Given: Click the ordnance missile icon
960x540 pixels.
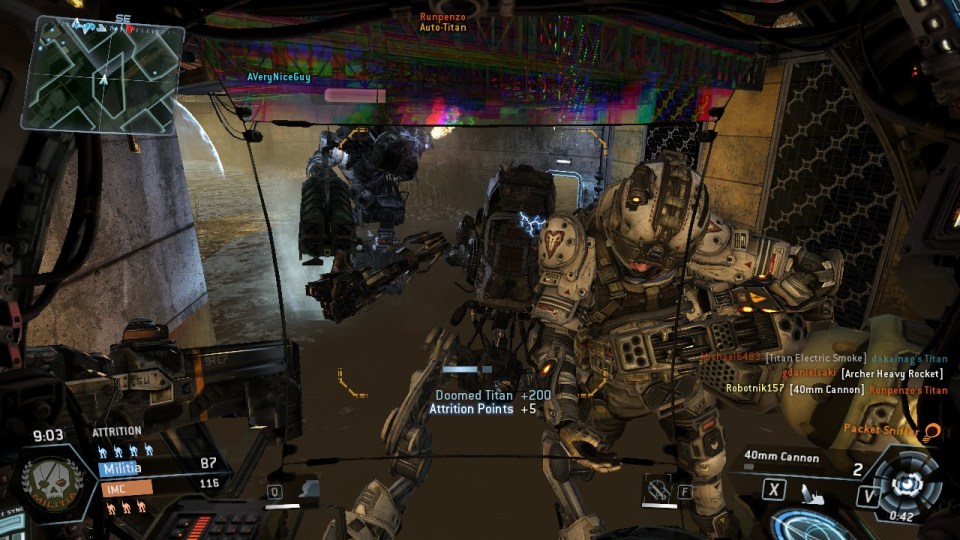Looking at the screenshot, I should [x=811, y=493].
